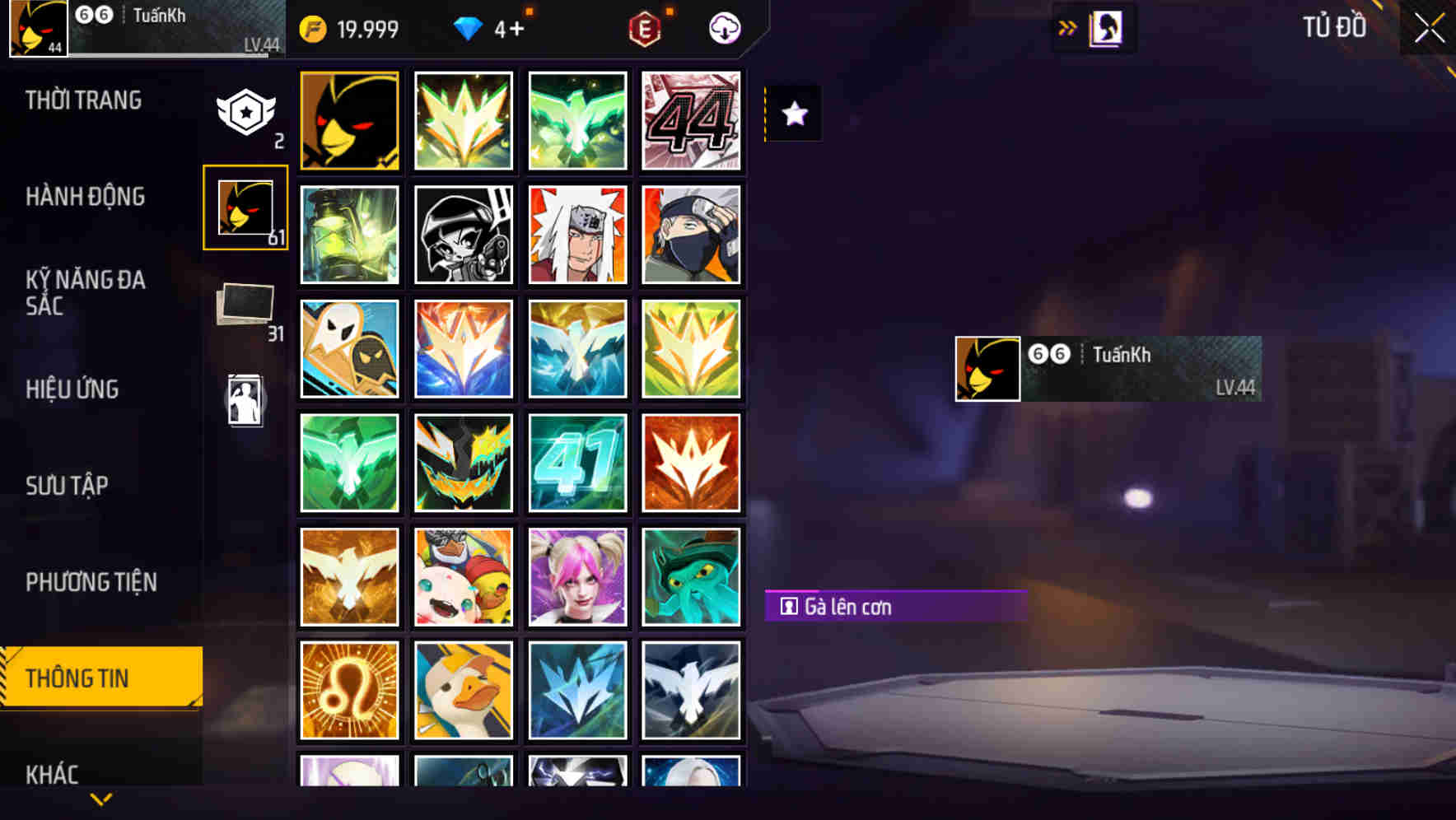Open the HÀNH ĐỘNG tab
The width and height of the screenshot is (1456, 820).
click(x=86, y=196)
